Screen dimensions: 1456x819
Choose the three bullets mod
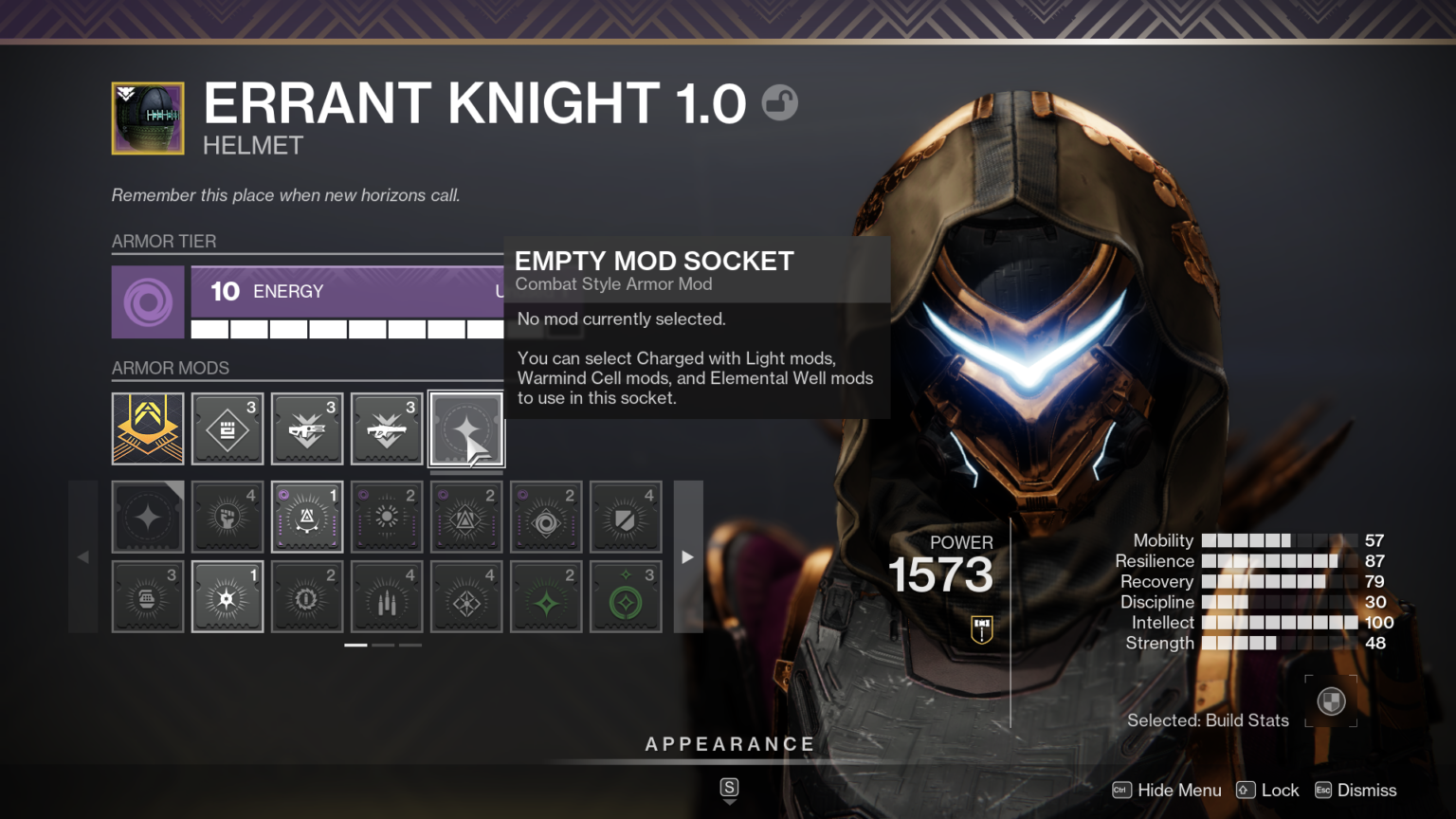[387, 597]
